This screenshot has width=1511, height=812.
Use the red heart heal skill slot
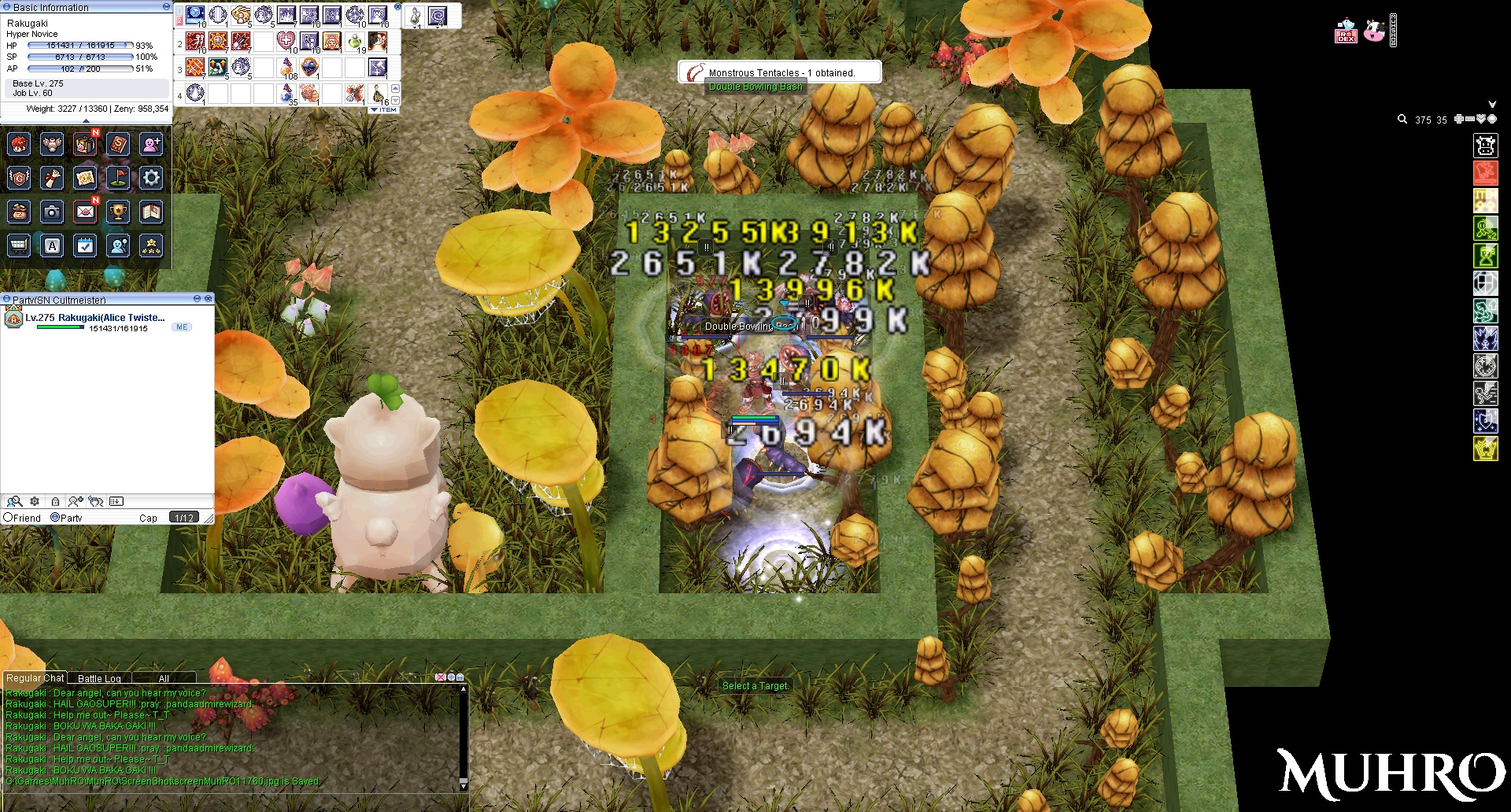[286, 41]
